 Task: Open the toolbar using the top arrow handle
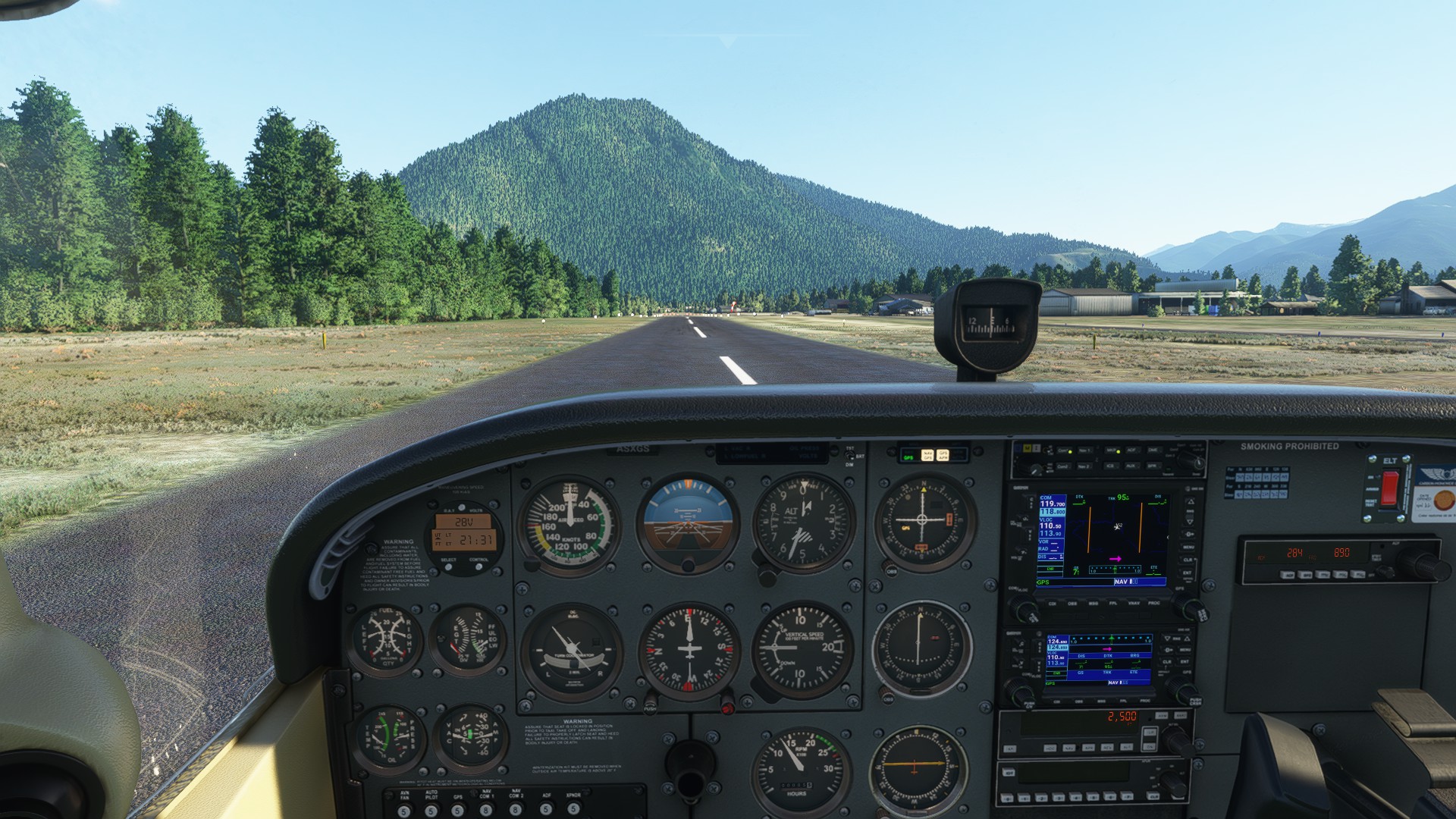(x=728, y=40)
